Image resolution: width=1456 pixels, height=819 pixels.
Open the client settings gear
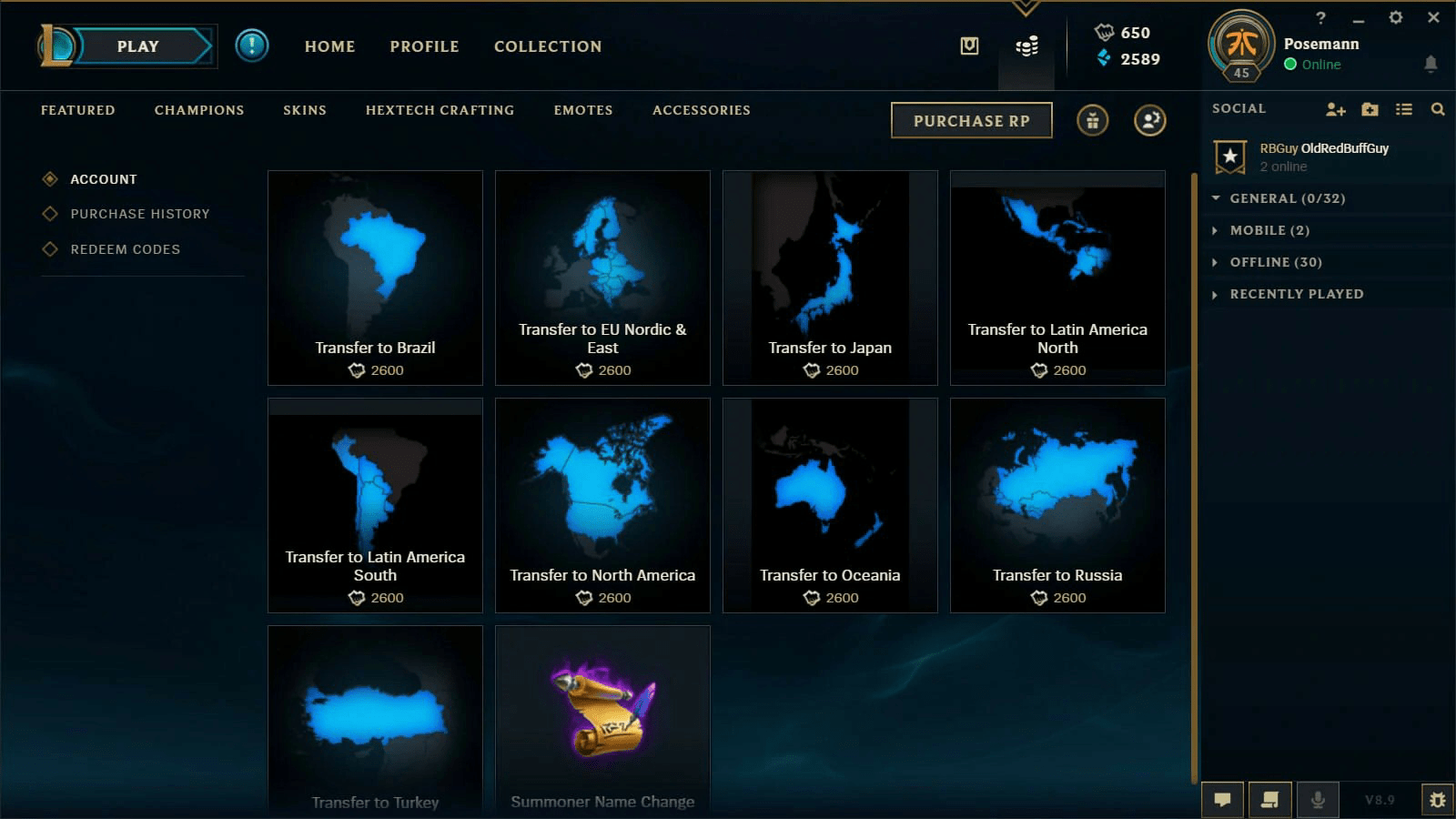tap(1395, 17)
